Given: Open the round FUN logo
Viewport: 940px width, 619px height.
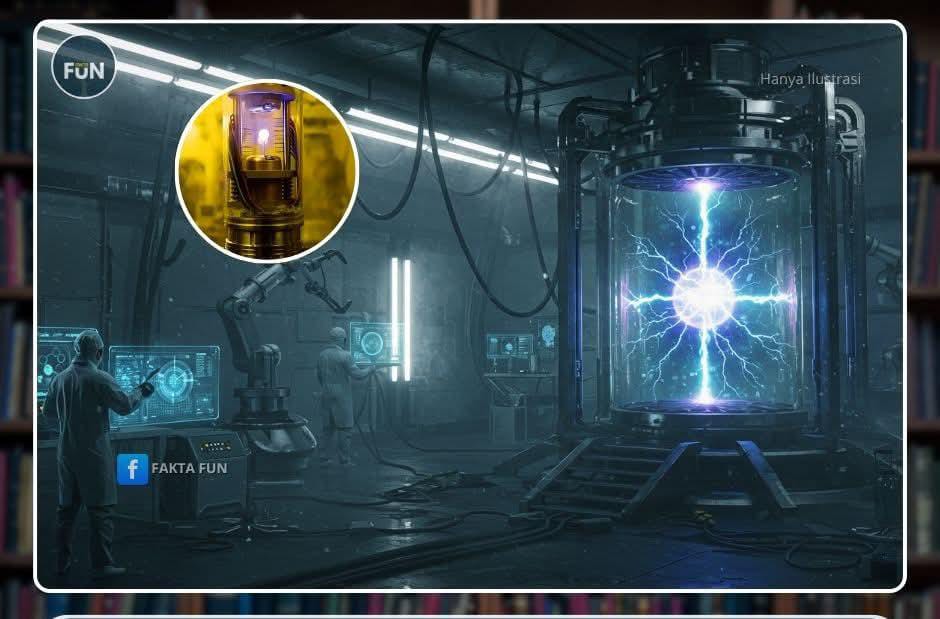Looking at the screenshot, I should (x=84, y=68).
